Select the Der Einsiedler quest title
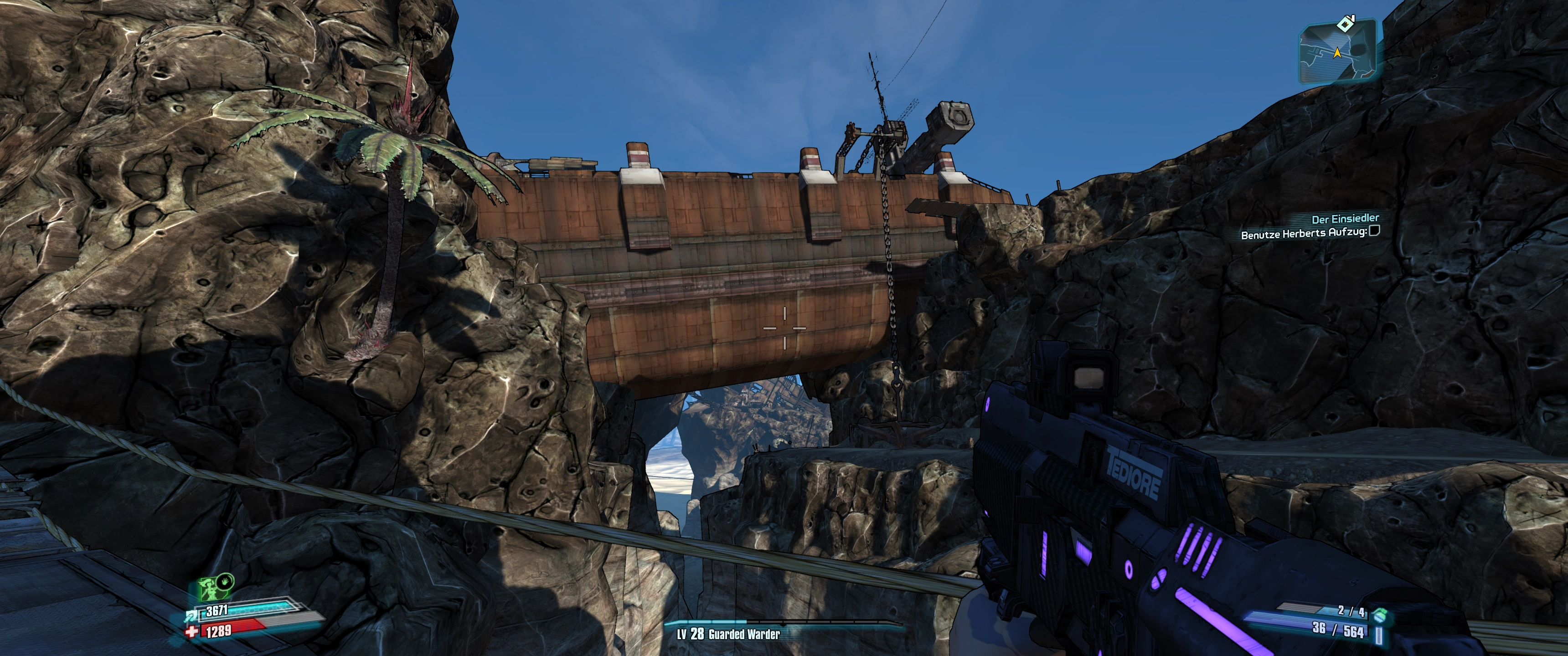Image resolution: width=1568 pixels, height=656 pixels. [1345, 218]
